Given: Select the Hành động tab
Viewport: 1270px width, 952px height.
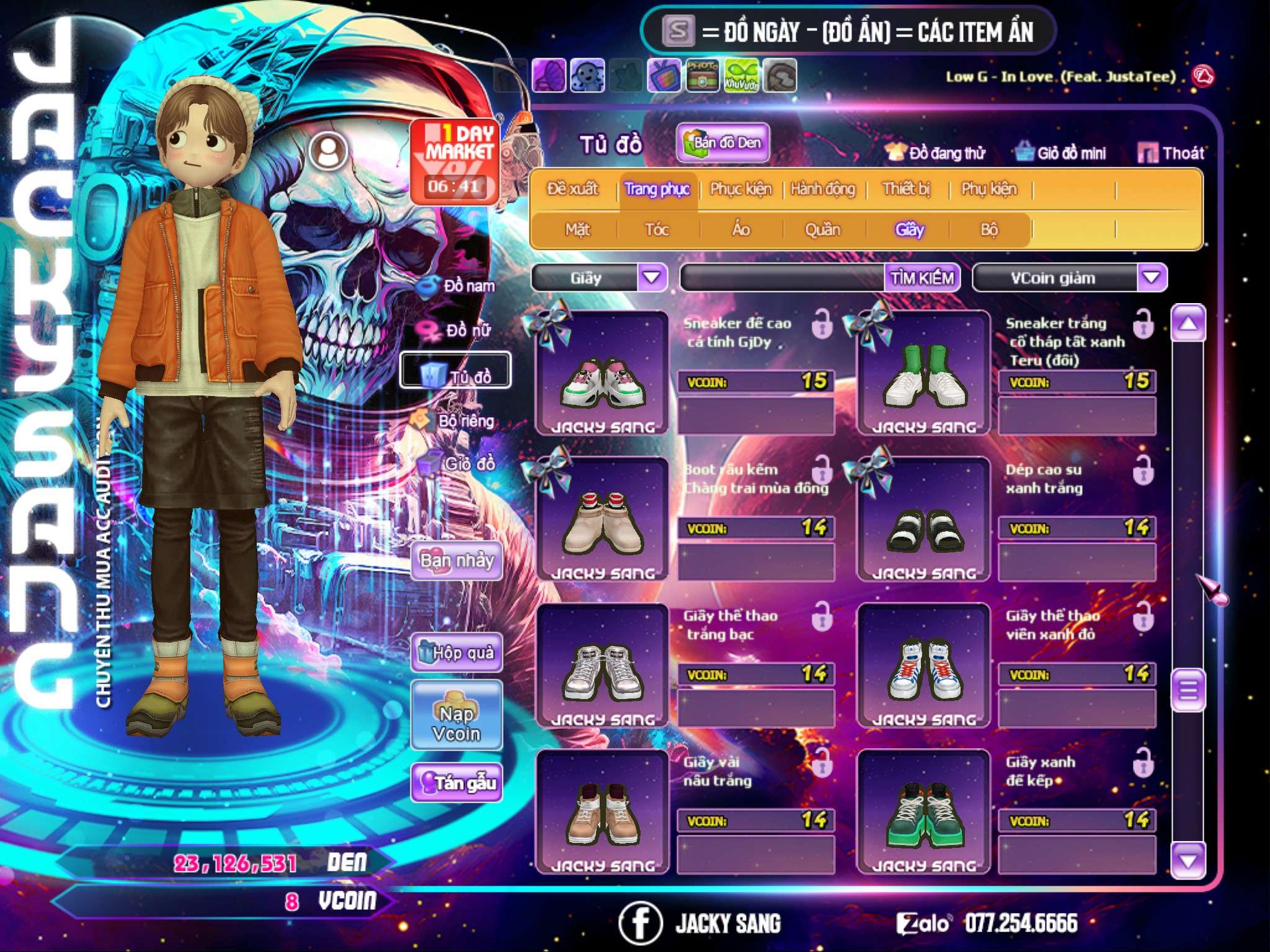Looking at the screenshot, I should tap(823, 189).
